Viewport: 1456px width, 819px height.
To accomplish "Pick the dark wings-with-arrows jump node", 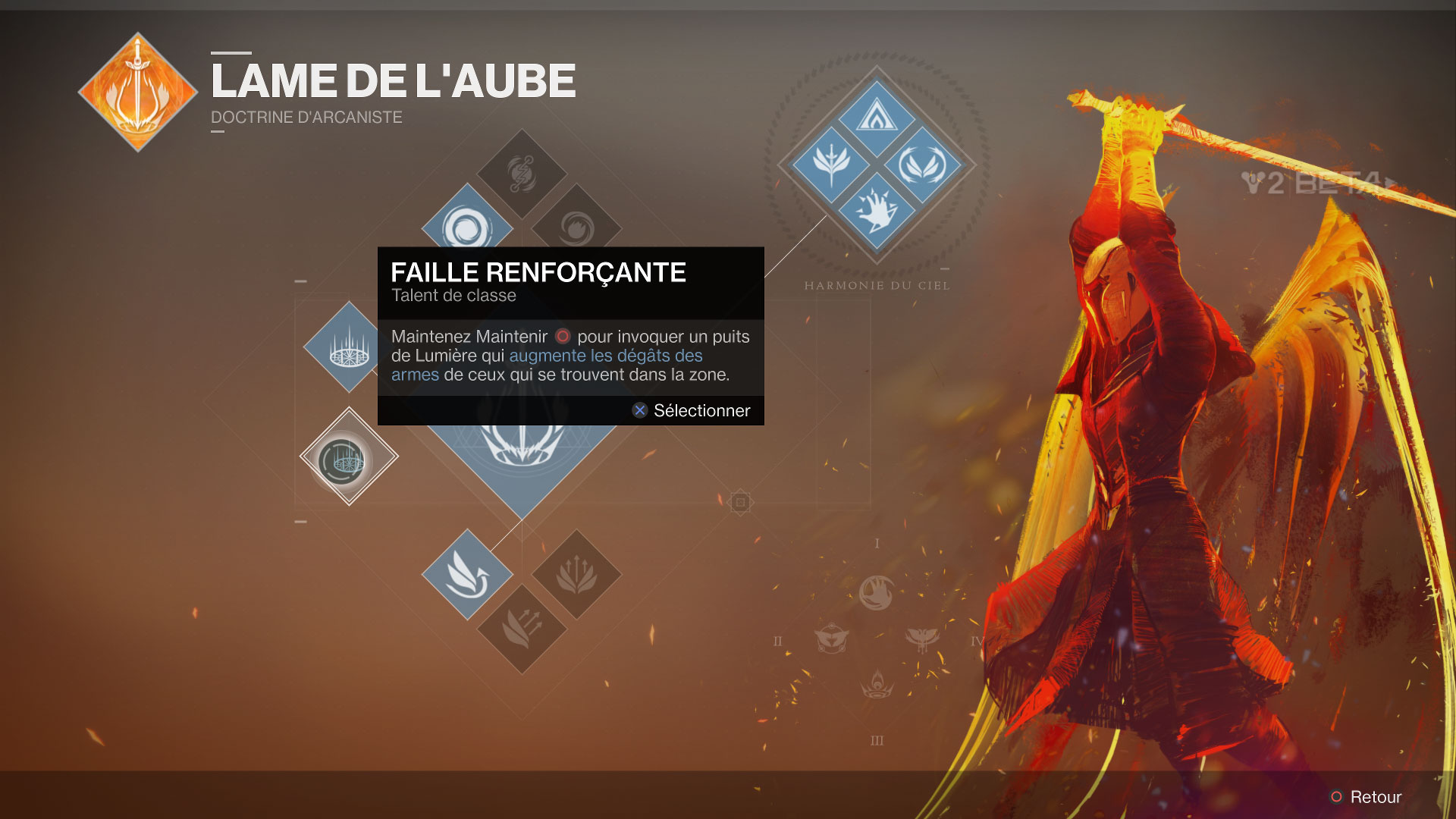I will click(576, 574).
